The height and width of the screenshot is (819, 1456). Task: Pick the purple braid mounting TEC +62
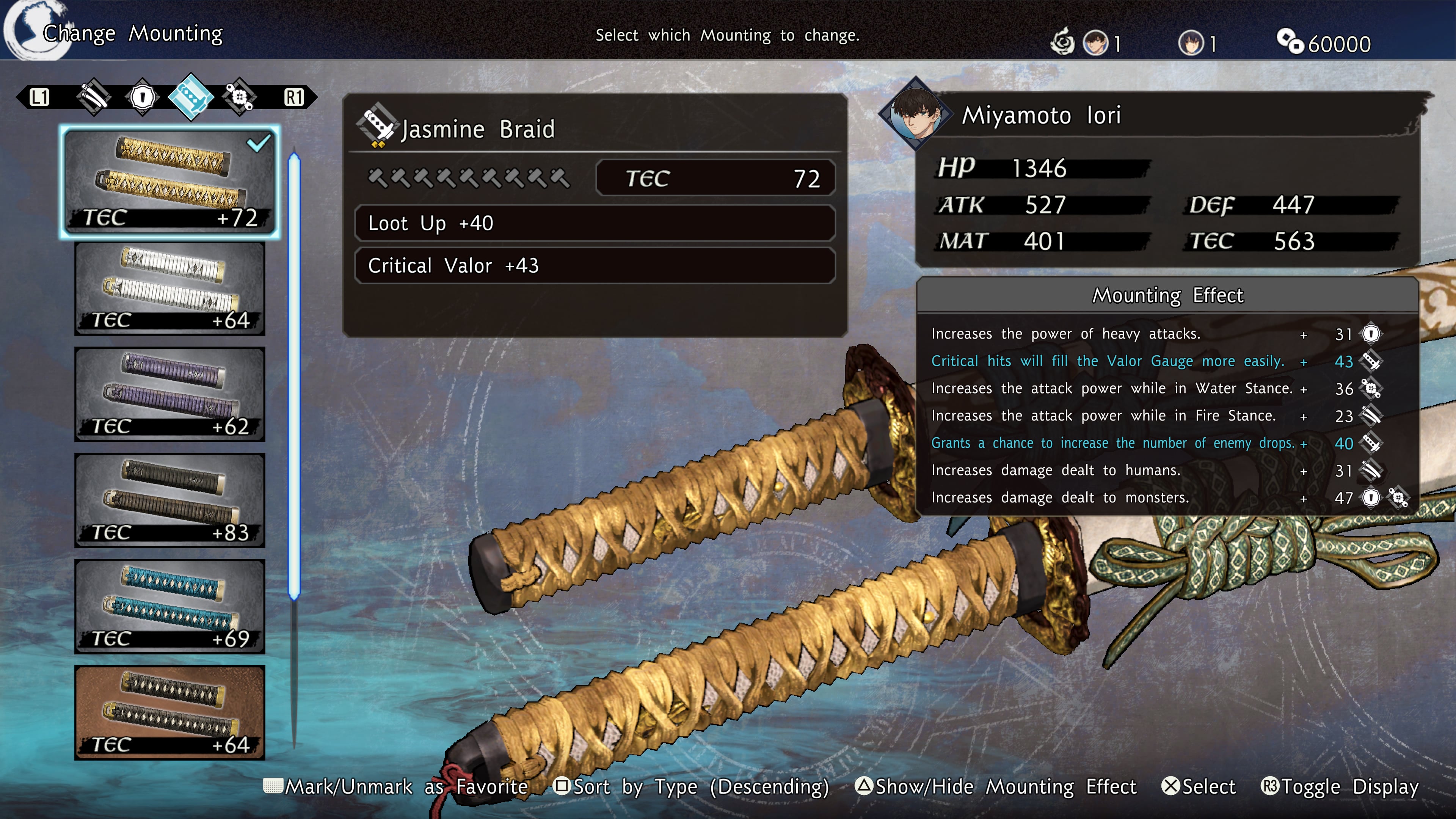(169, 394)
